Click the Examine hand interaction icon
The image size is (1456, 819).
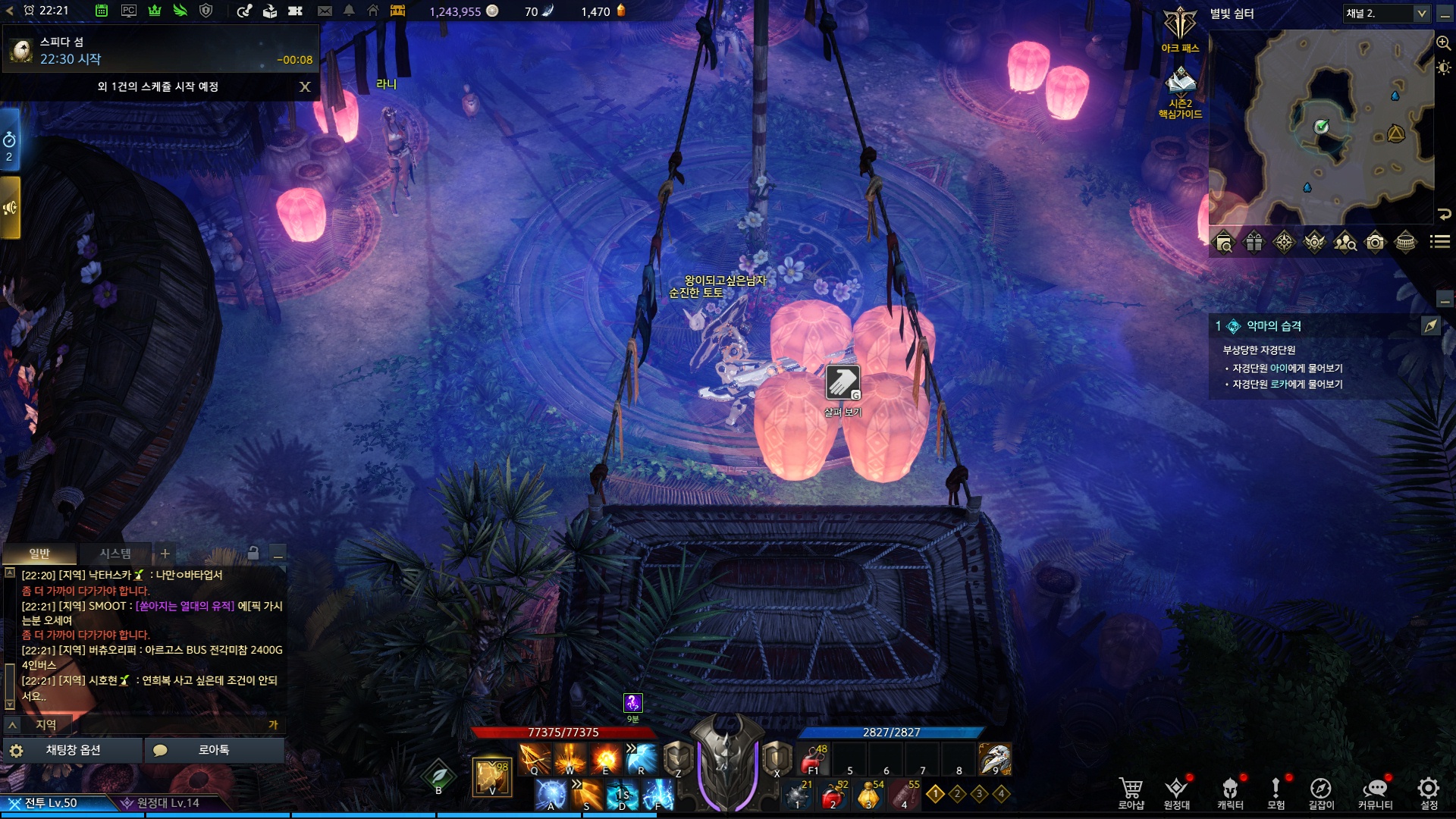[x=842, y=382]
